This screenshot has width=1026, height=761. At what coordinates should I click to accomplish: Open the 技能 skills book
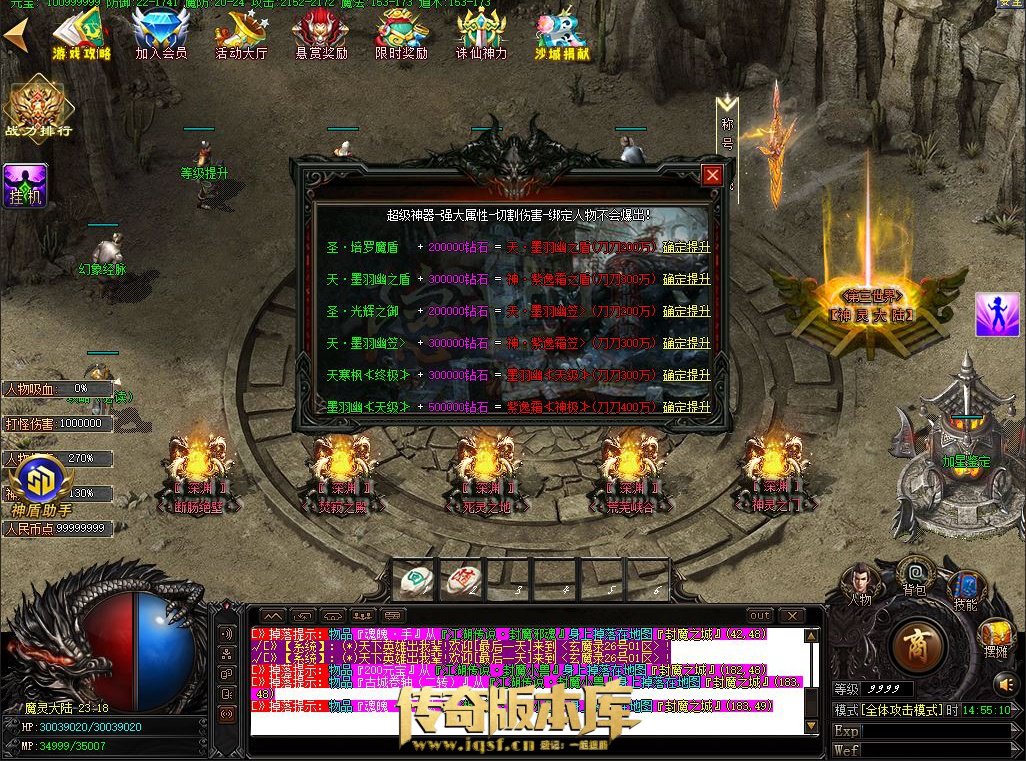[966, 589]
